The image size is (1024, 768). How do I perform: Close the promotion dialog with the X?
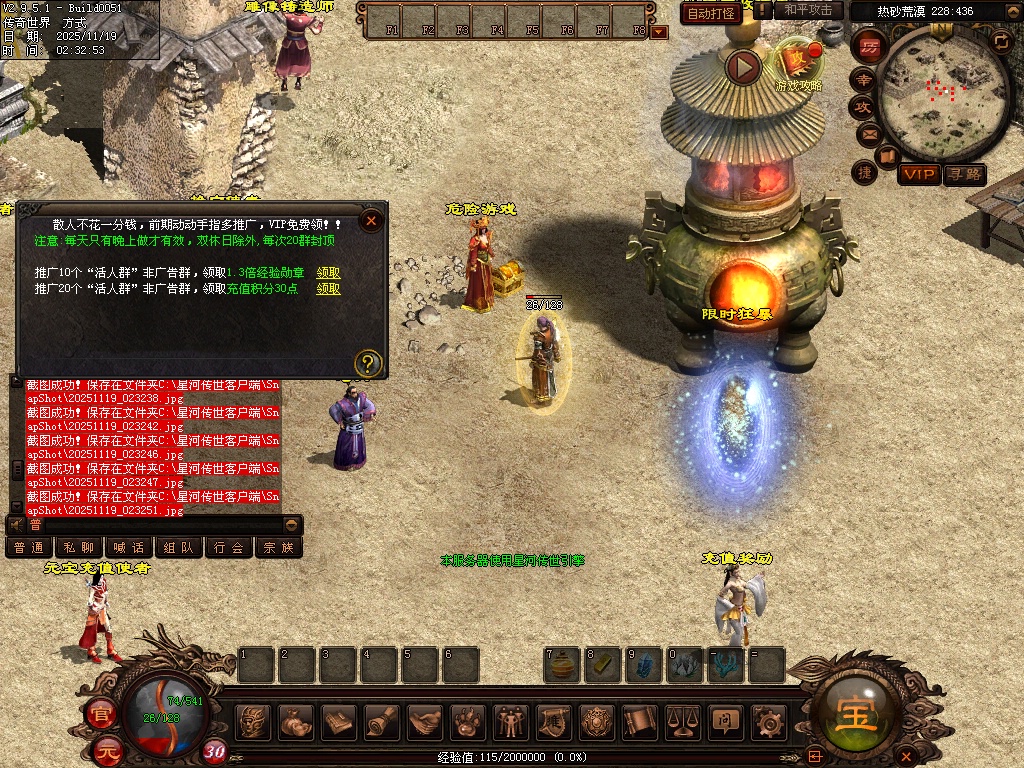coord(371,220)
